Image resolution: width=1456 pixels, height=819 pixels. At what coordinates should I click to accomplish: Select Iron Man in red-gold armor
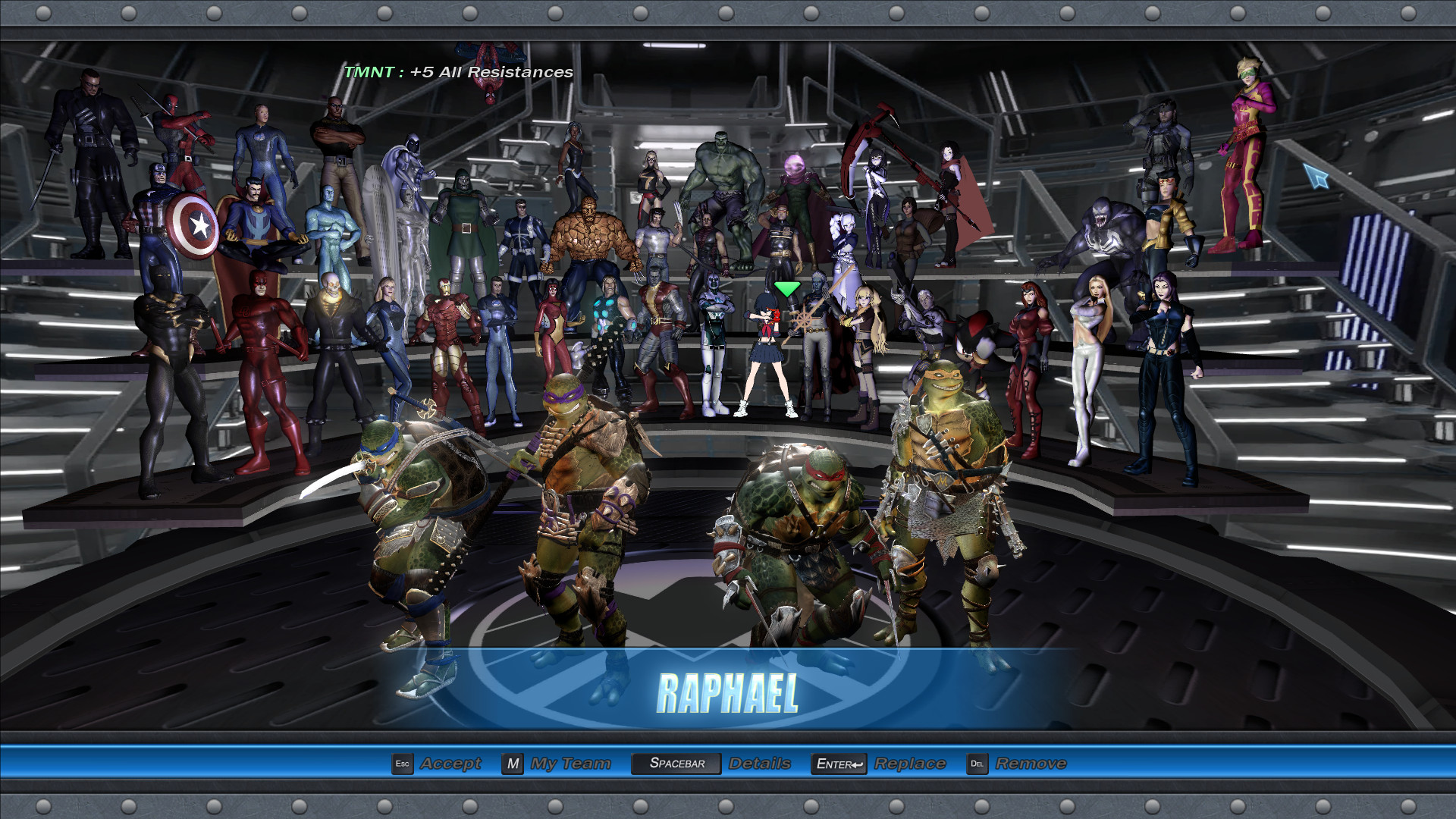tap(449, 341)
